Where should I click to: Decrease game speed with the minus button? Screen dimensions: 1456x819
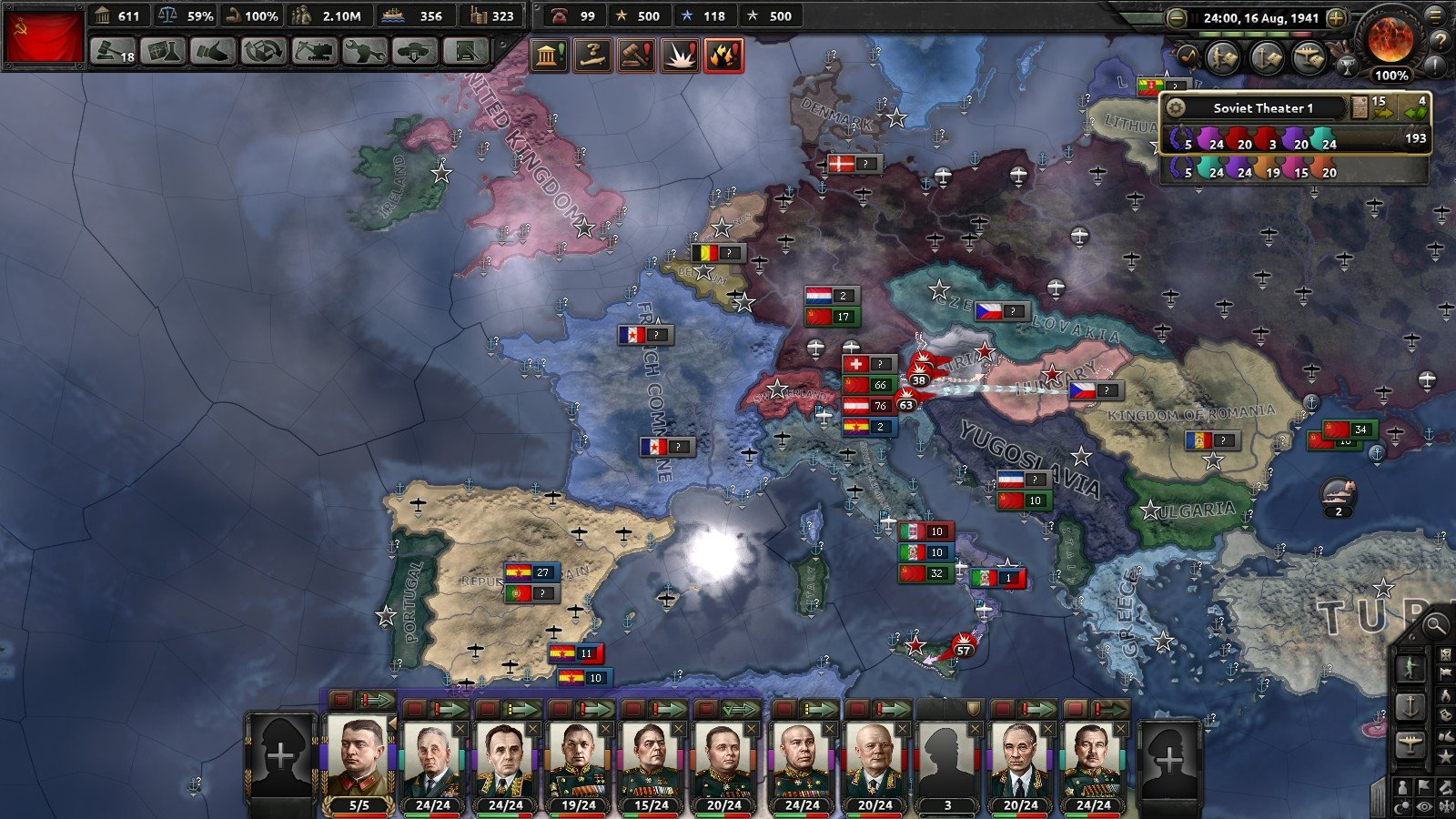tap(1177, 17)
